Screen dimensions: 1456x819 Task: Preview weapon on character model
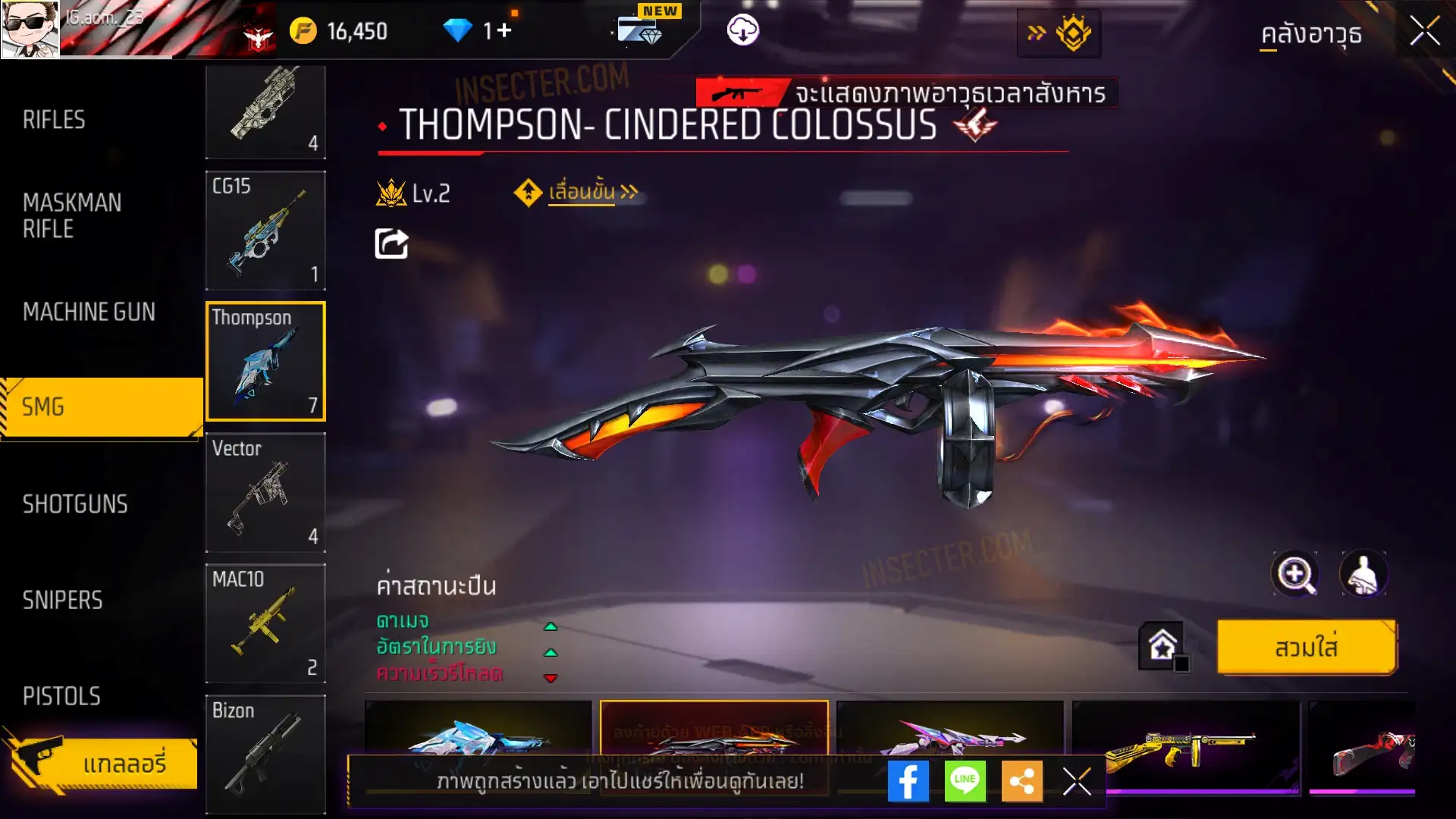pyautogui.click(x=1363, y=574)
